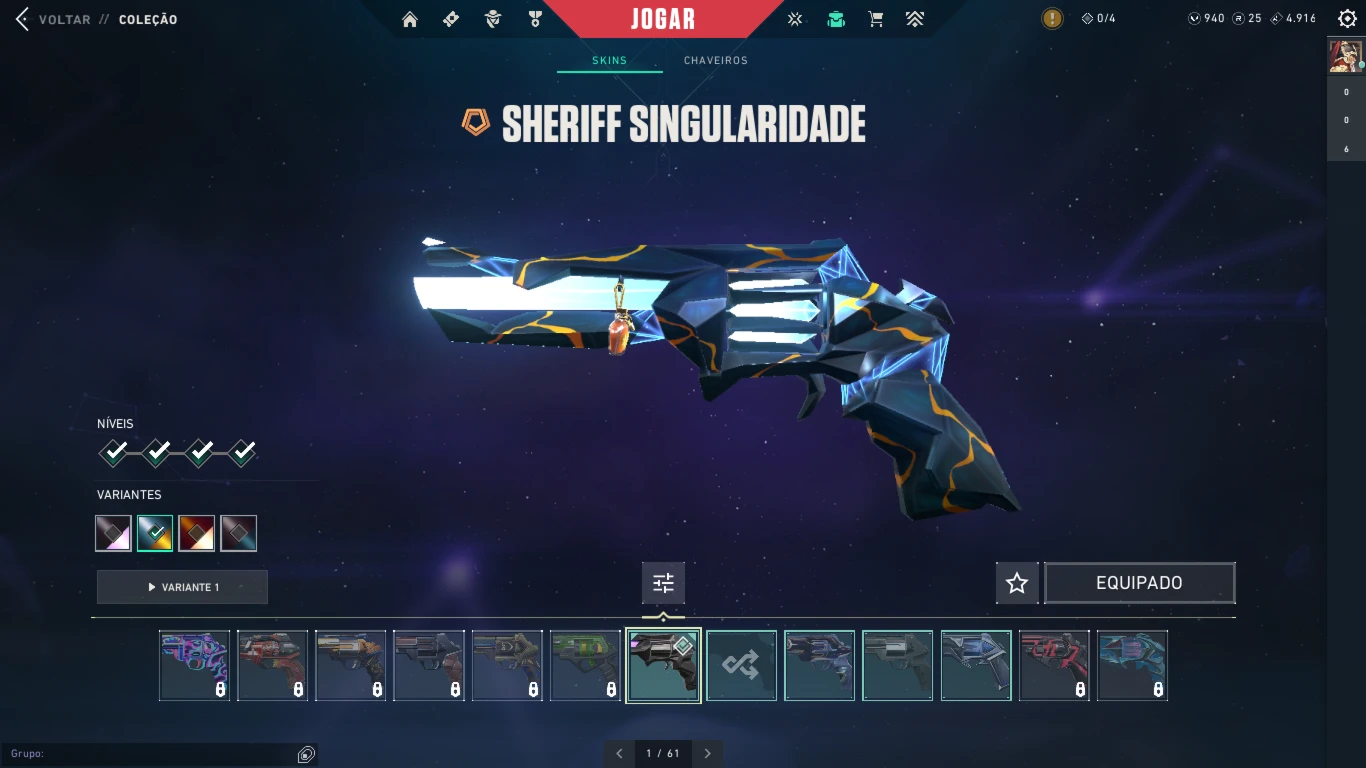Go to the next skin page arrow
1366x768 pixels.
click(x=707, y=753)
